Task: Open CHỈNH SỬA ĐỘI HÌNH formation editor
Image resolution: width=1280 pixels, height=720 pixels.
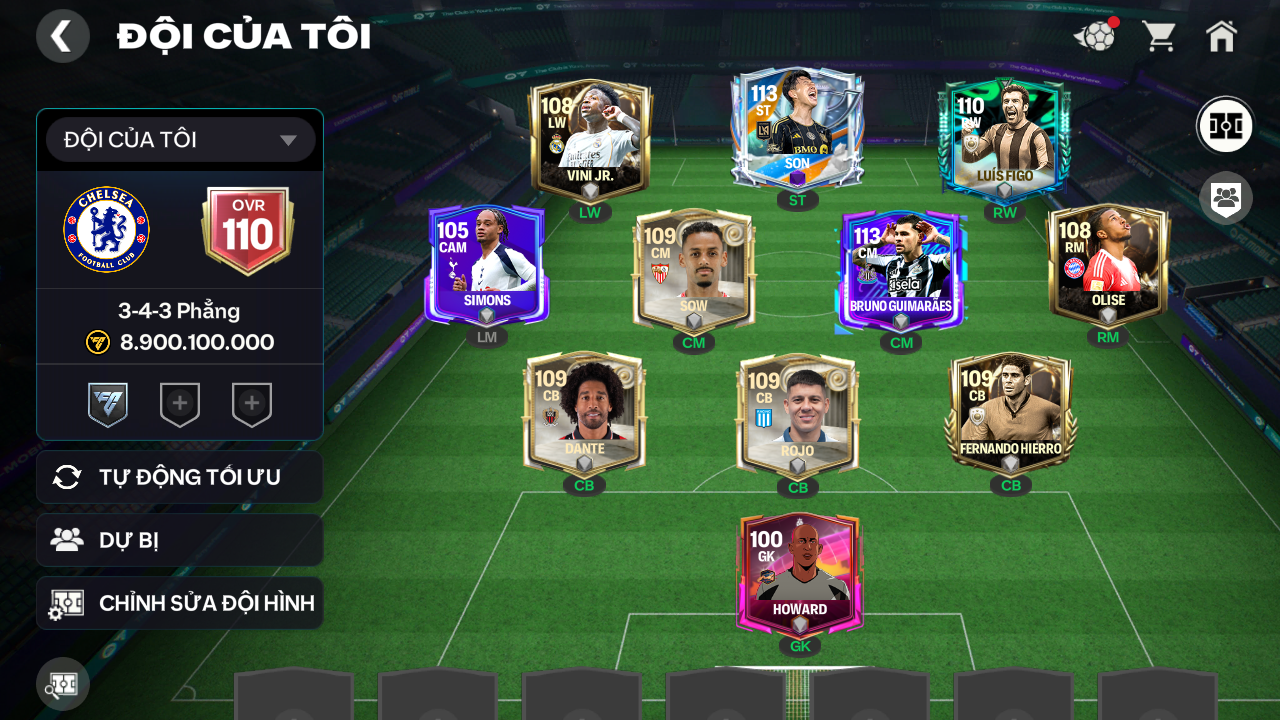Action: click(180, 603)
